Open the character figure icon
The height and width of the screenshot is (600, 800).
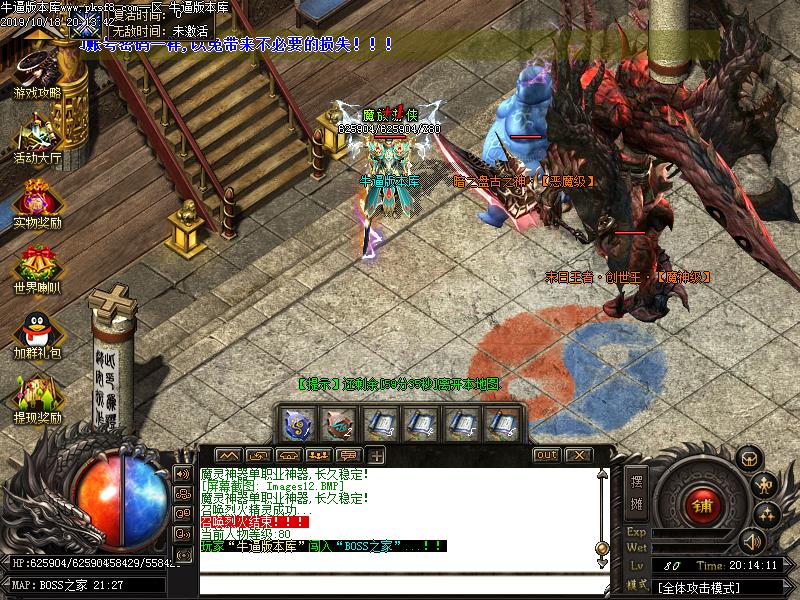point(766,487)
